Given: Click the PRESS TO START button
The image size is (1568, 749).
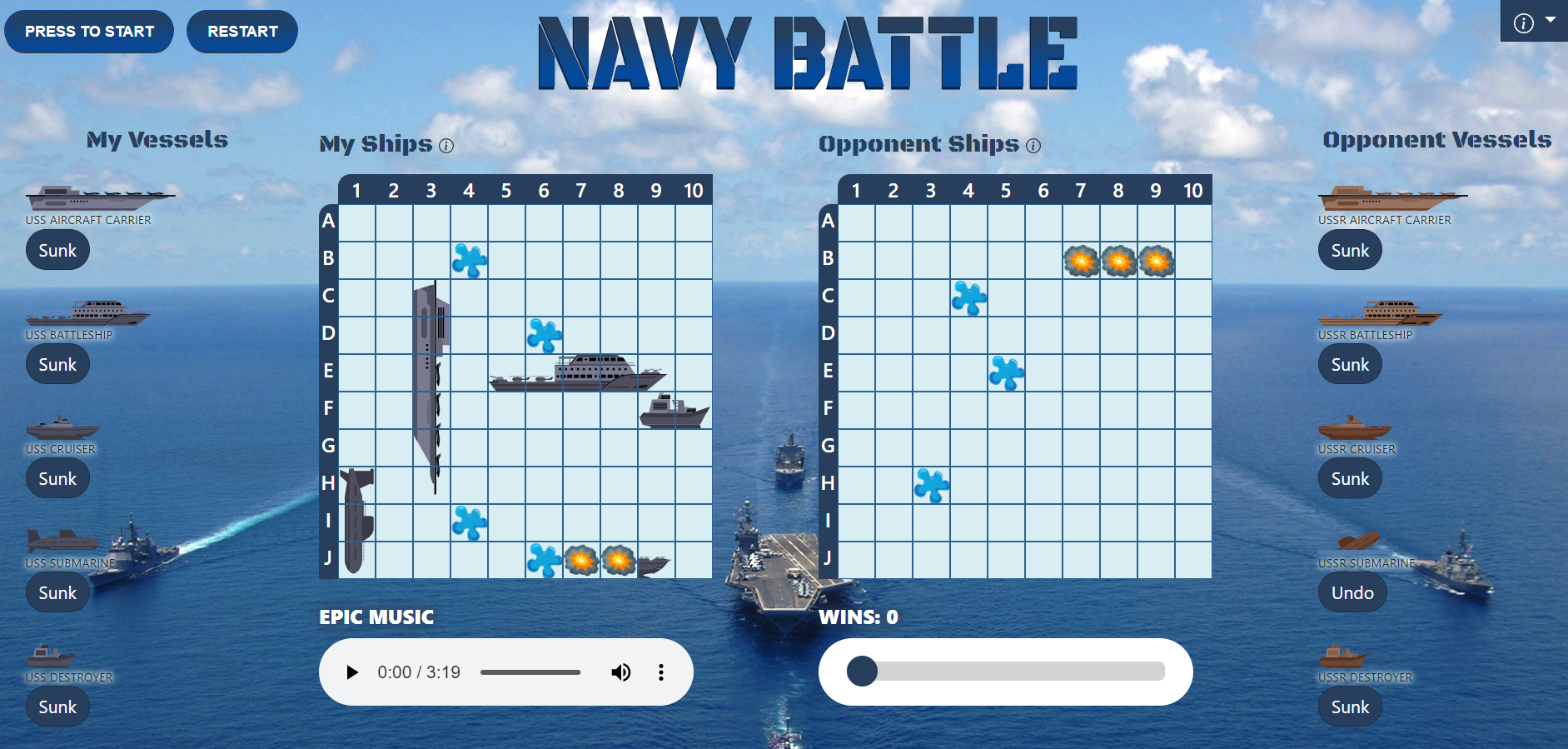Looking at the screenshot, I should [89, 31].
